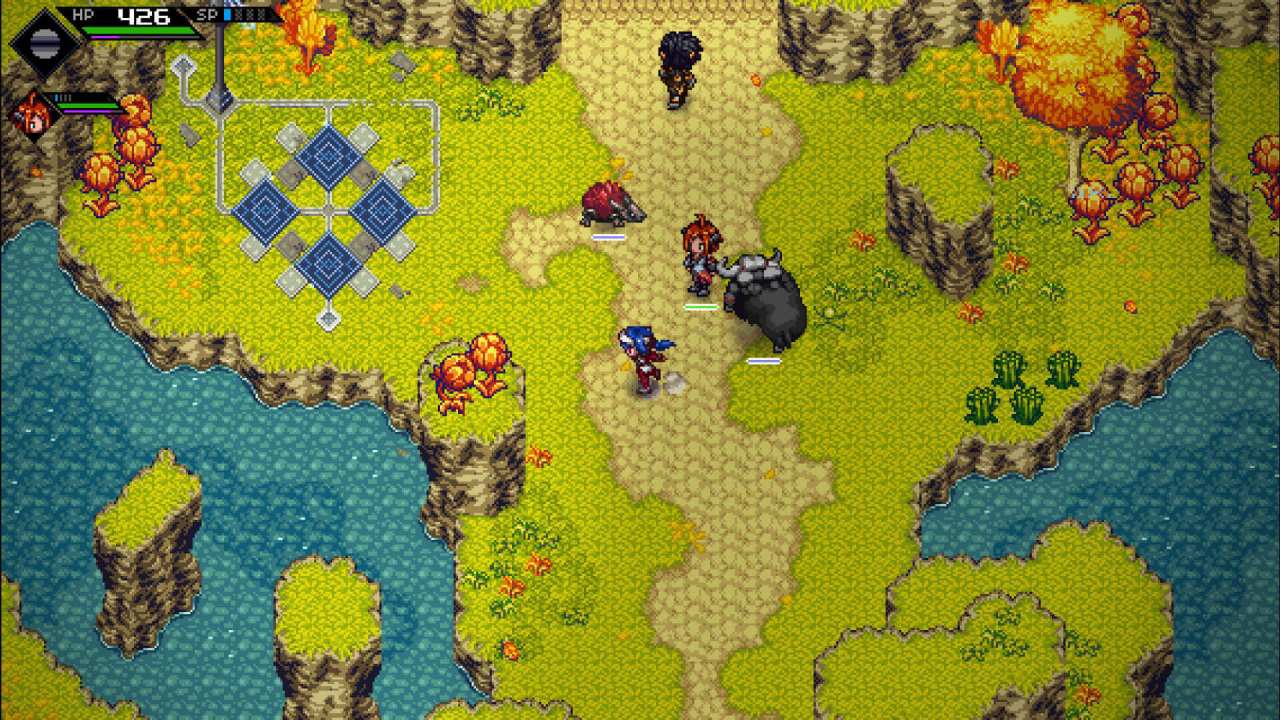Click the orange-haired companion beside the buffalo
The width and height of the screenshot is (1280, 720).
(x=700, y=255)
